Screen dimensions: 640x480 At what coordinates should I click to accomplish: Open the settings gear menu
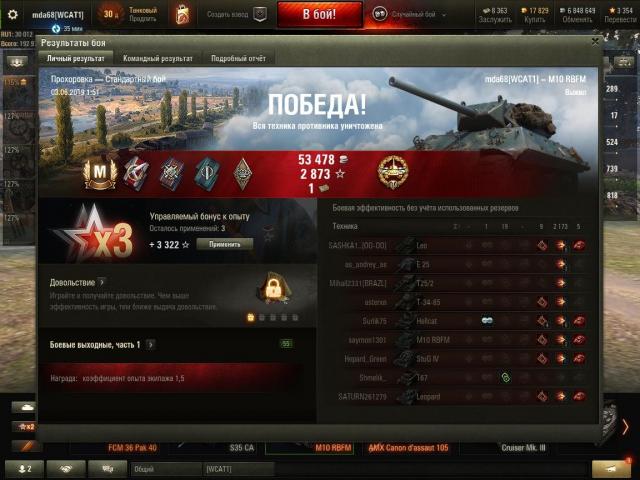click(13, 15)
